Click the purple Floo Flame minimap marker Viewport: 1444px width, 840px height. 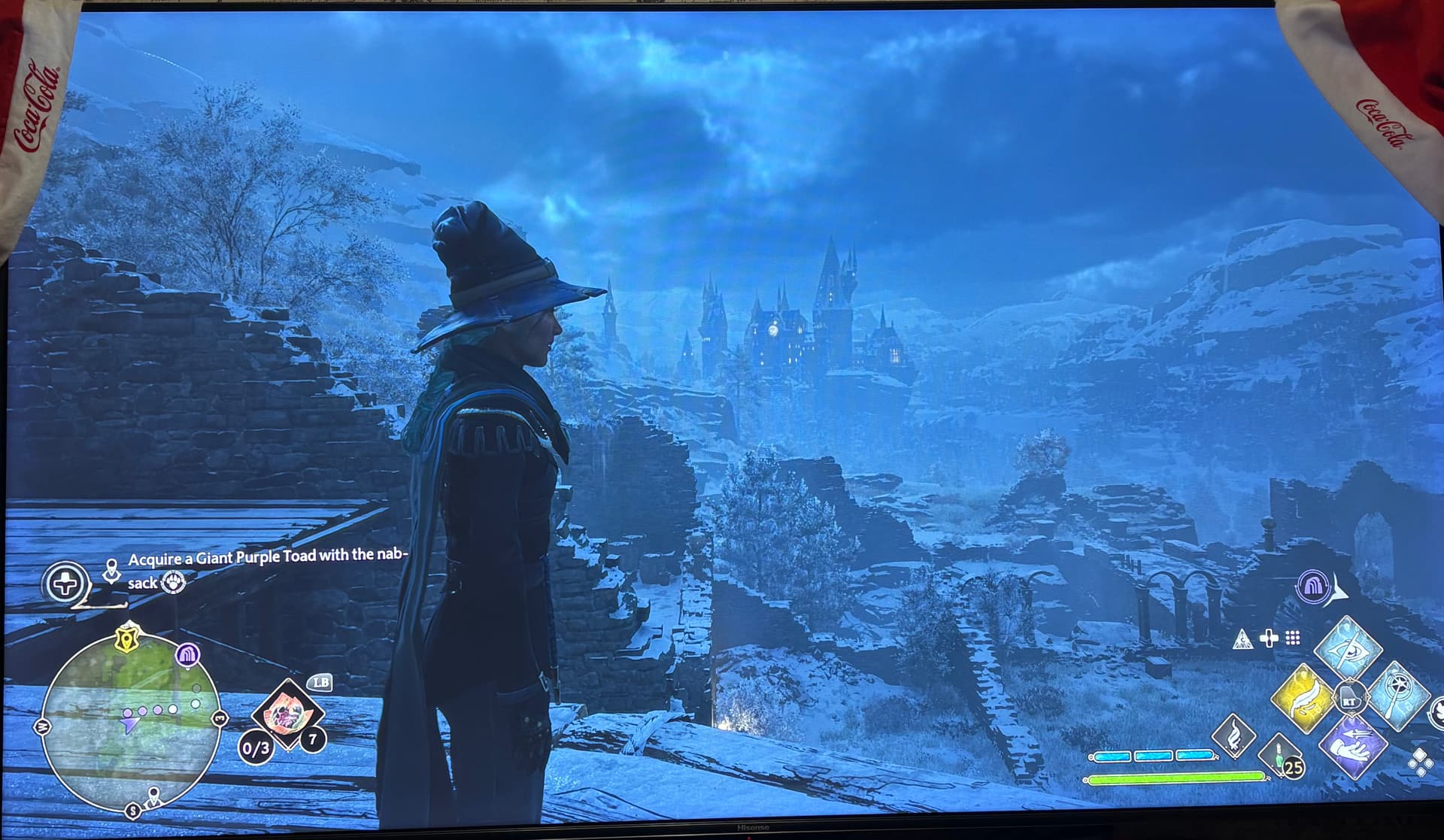point(187,655)
